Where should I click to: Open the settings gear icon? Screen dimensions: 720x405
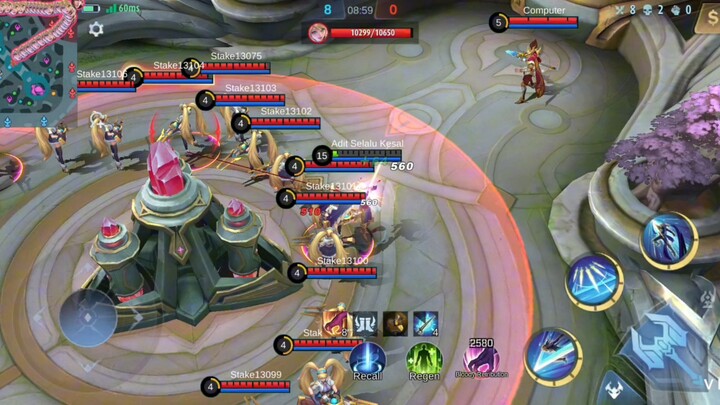click(96, 30)
